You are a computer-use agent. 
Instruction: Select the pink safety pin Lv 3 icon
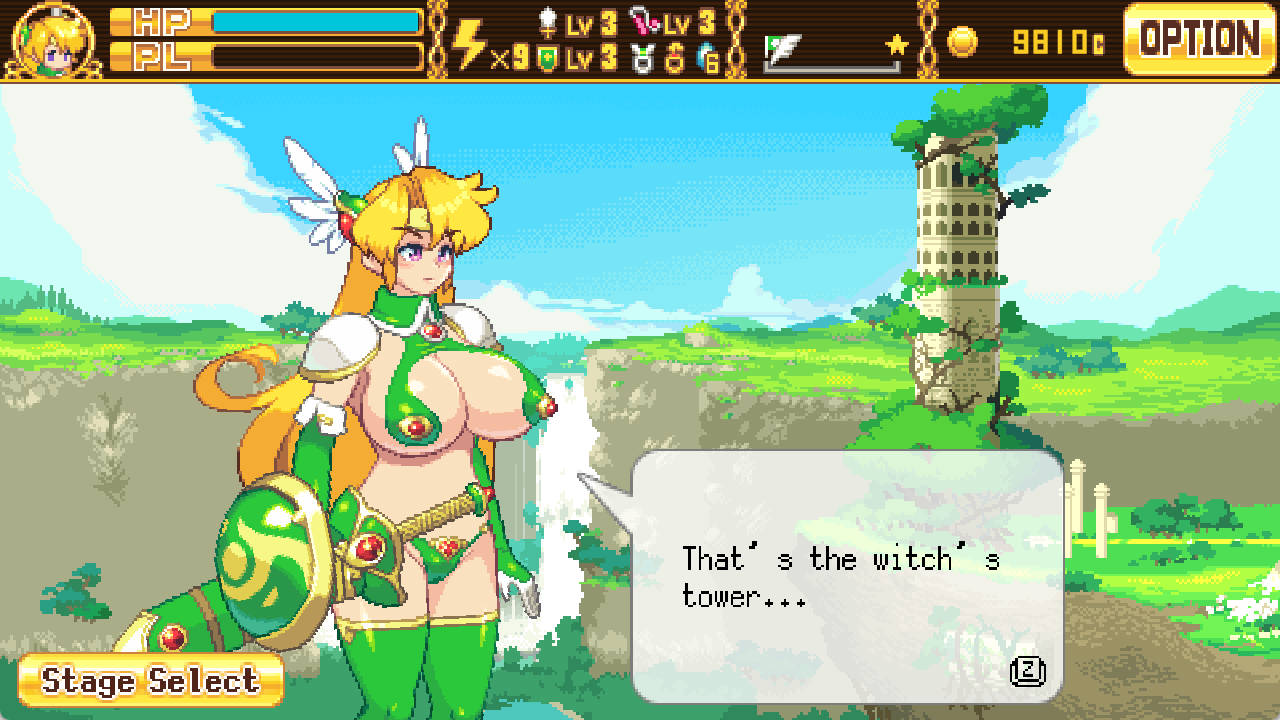point(645,24)
